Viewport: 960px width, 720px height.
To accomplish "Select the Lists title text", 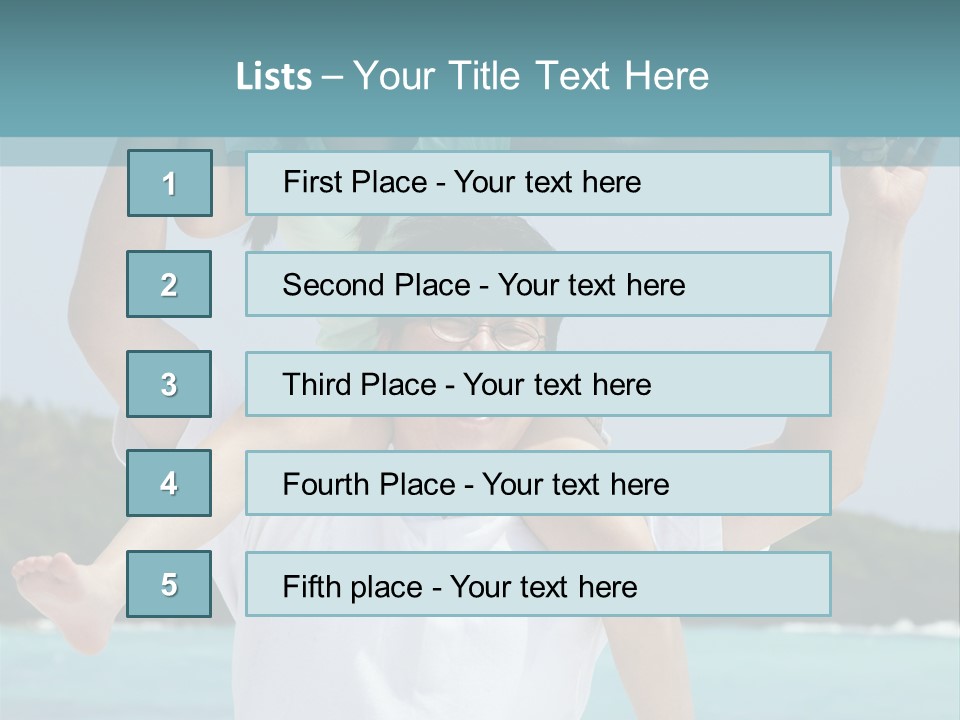I will pyautogui.click(x=472, y=76).
